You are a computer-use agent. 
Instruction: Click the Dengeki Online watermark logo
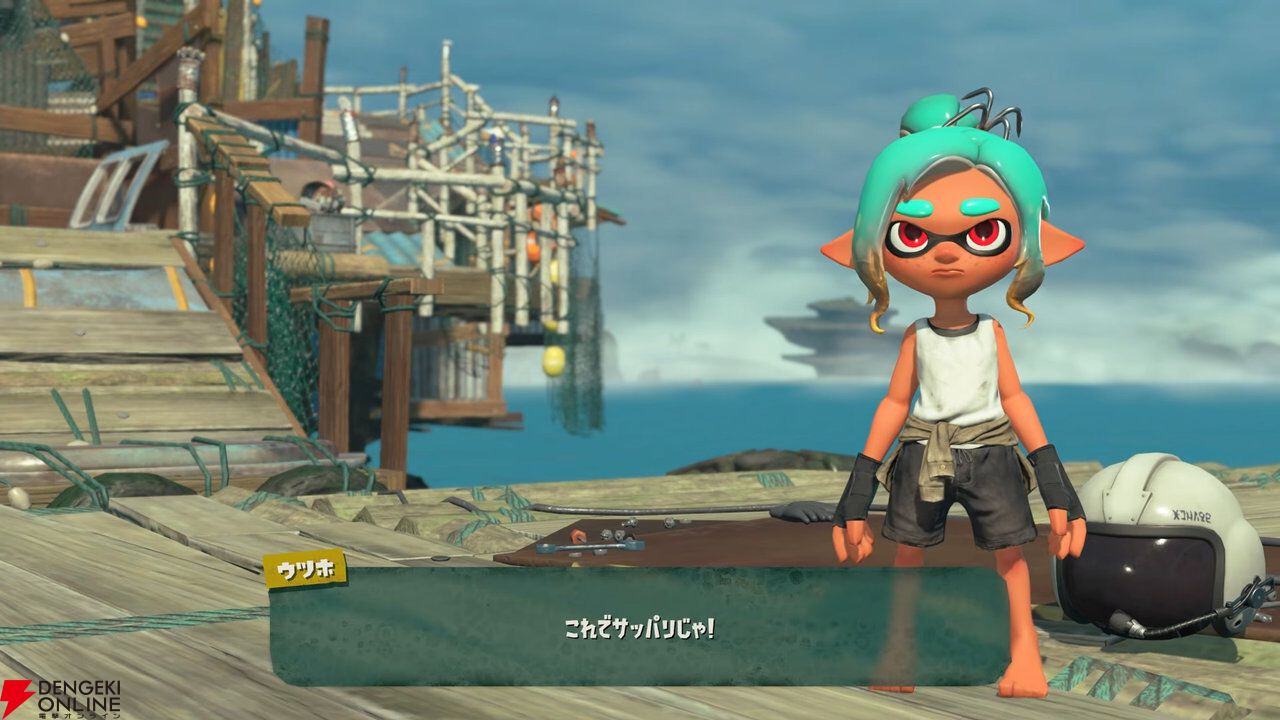(x=60, y=698)
